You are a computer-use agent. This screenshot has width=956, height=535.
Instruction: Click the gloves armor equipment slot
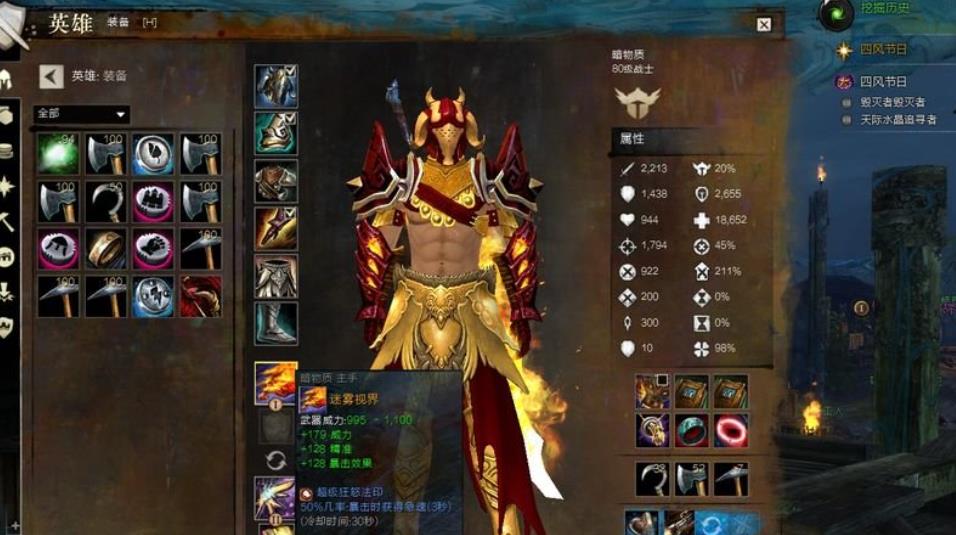click(x=275, y=228)
